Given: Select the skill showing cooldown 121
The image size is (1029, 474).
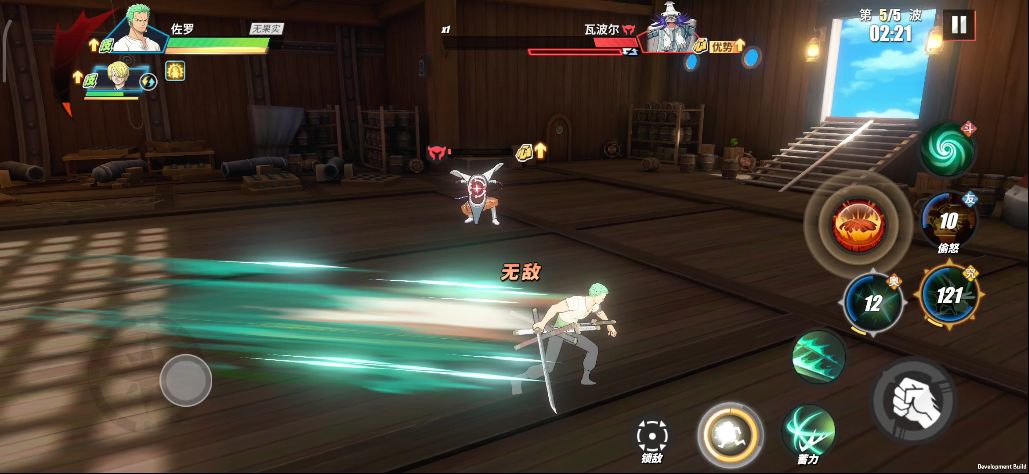Looking at the screenshot, I should point(948,296).
